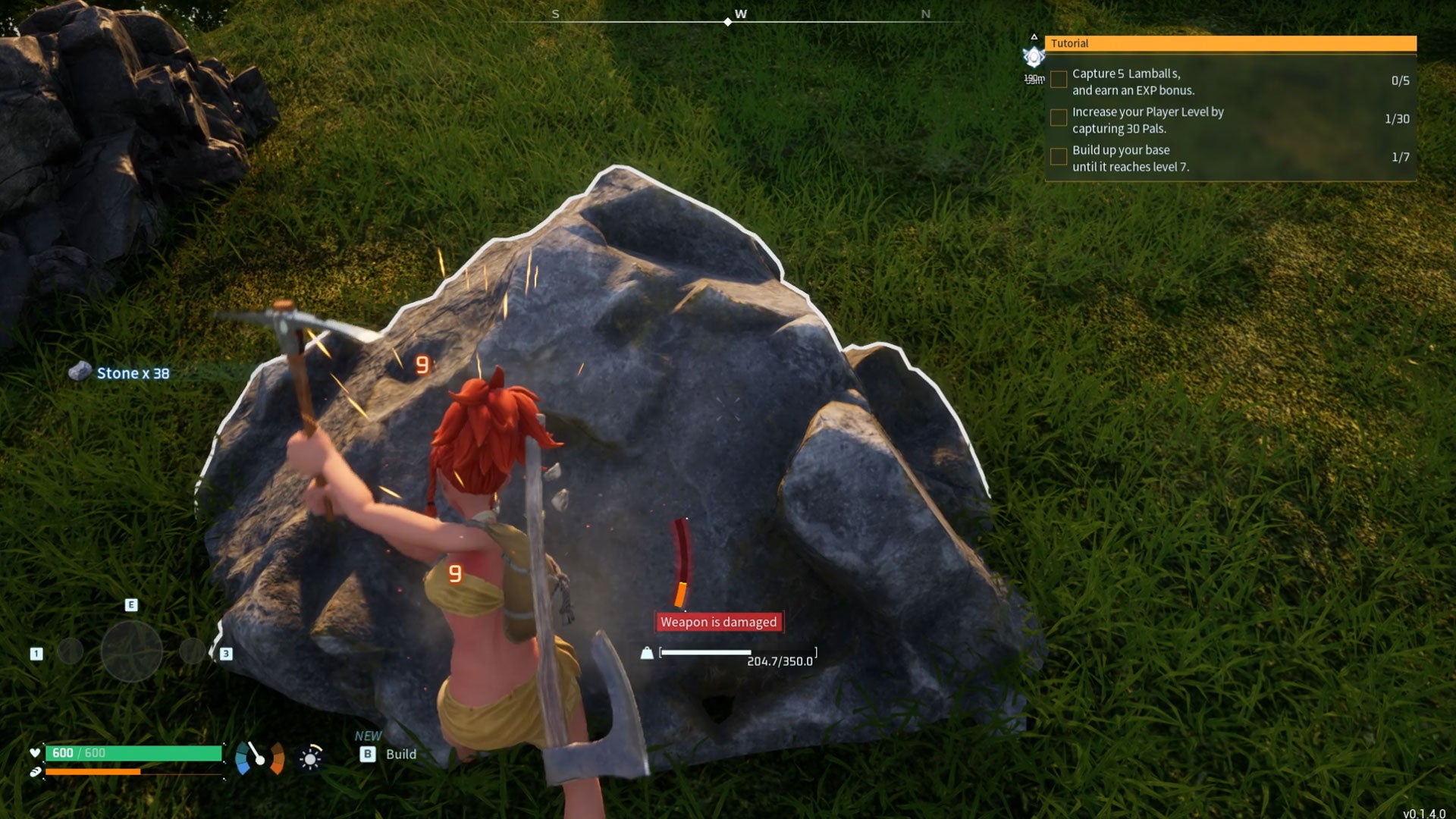1456x819 pixels.
Task: Tick the capture 30 Pals objective checkbox
Action: 1058,118
